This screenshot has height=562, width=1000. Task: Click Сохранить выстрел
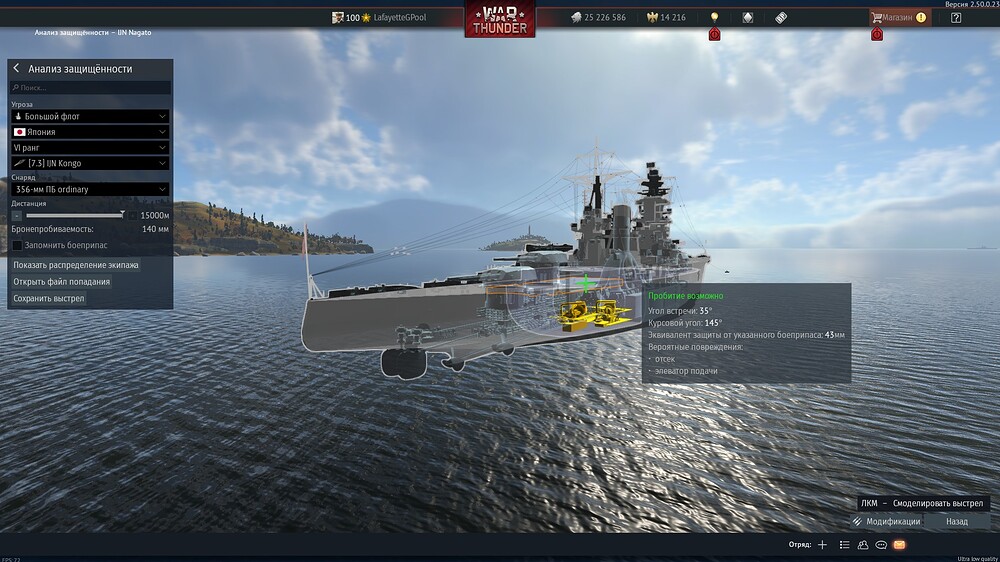(49, 298)
